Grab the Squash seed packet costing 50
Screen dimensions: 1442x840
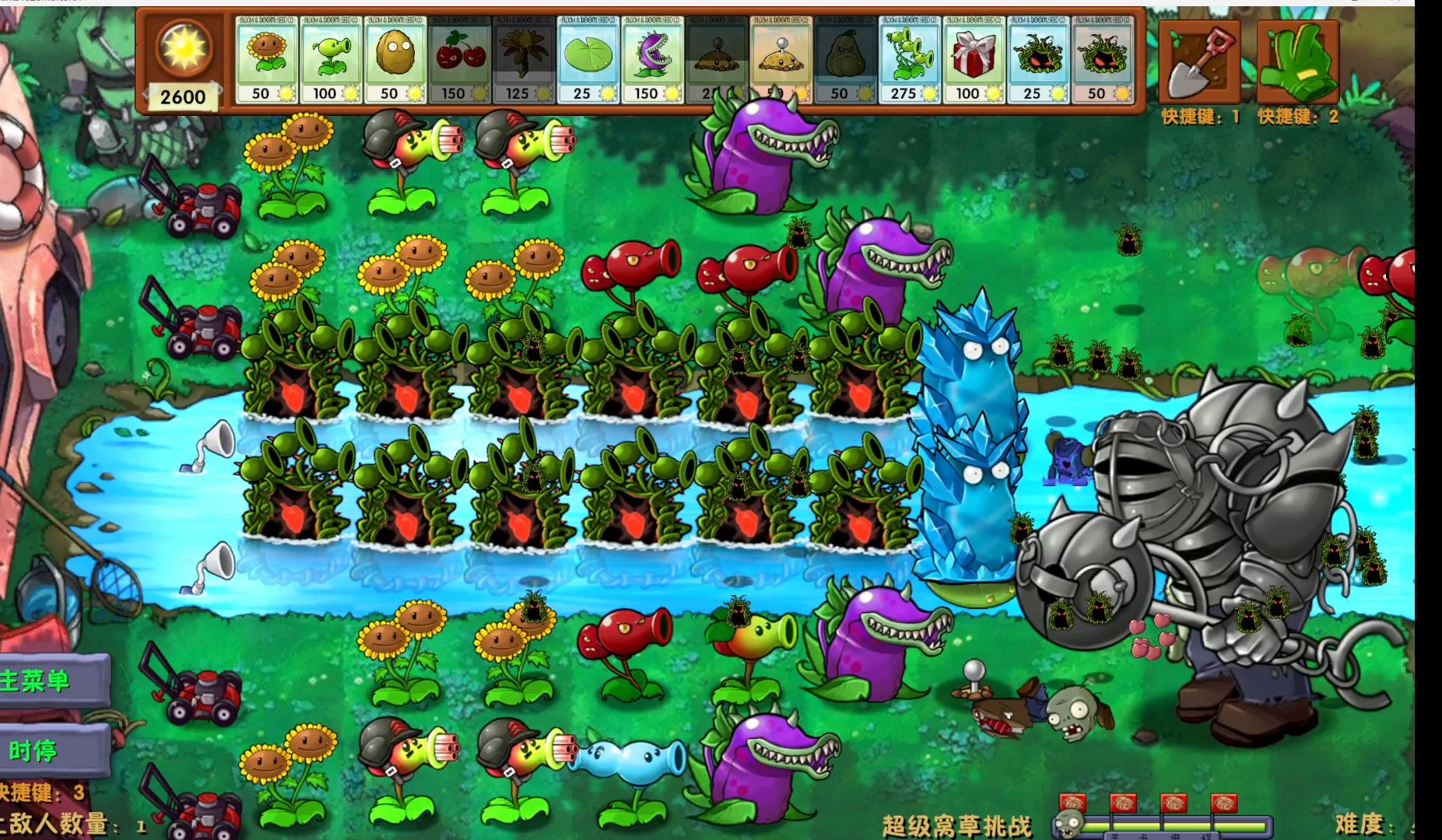(847, 58)
